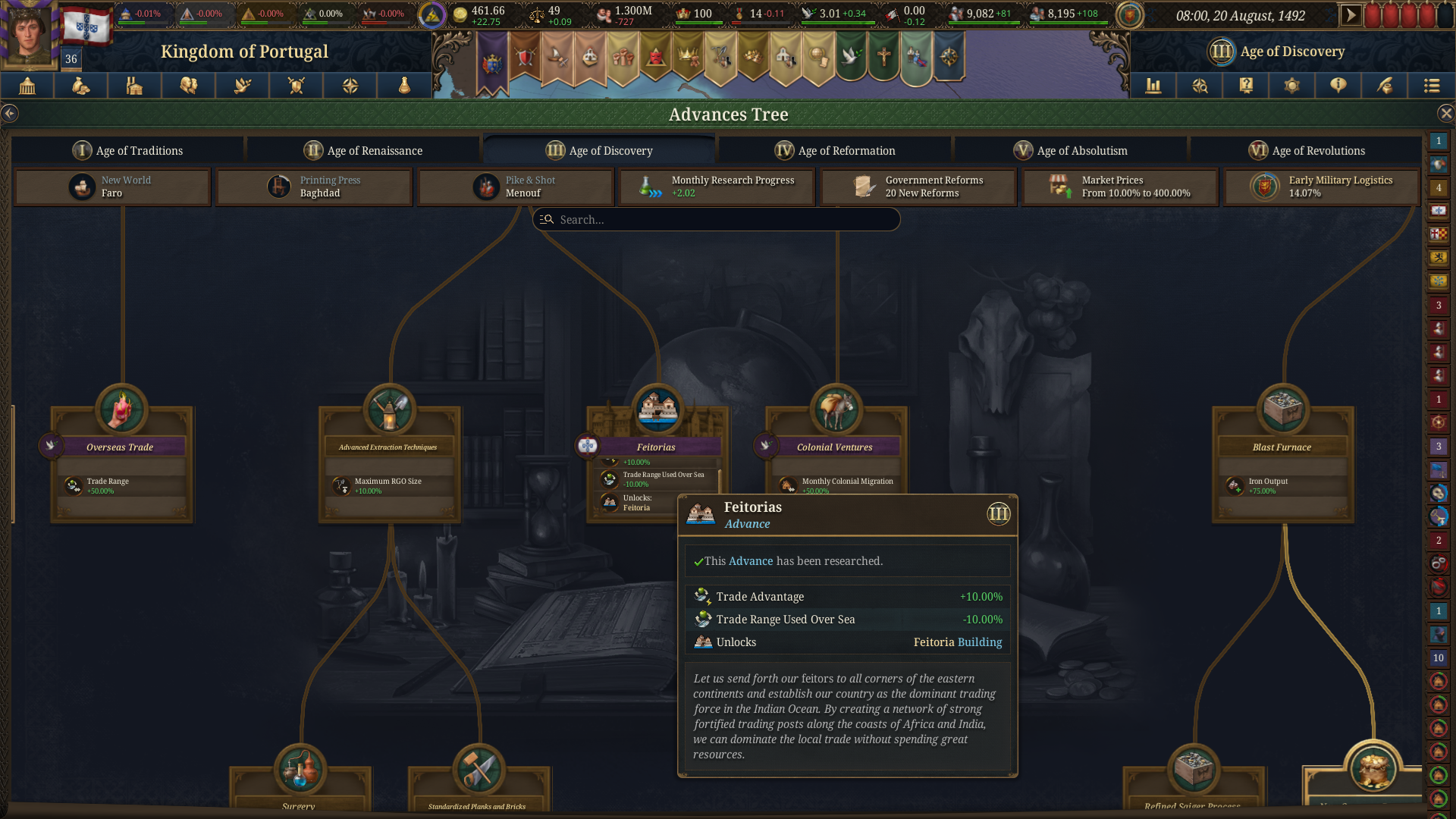Open game Settings via the gear icon
Image resolution: width=1456 pixels, height=819 pixels.
click(x=1291, y=86)
